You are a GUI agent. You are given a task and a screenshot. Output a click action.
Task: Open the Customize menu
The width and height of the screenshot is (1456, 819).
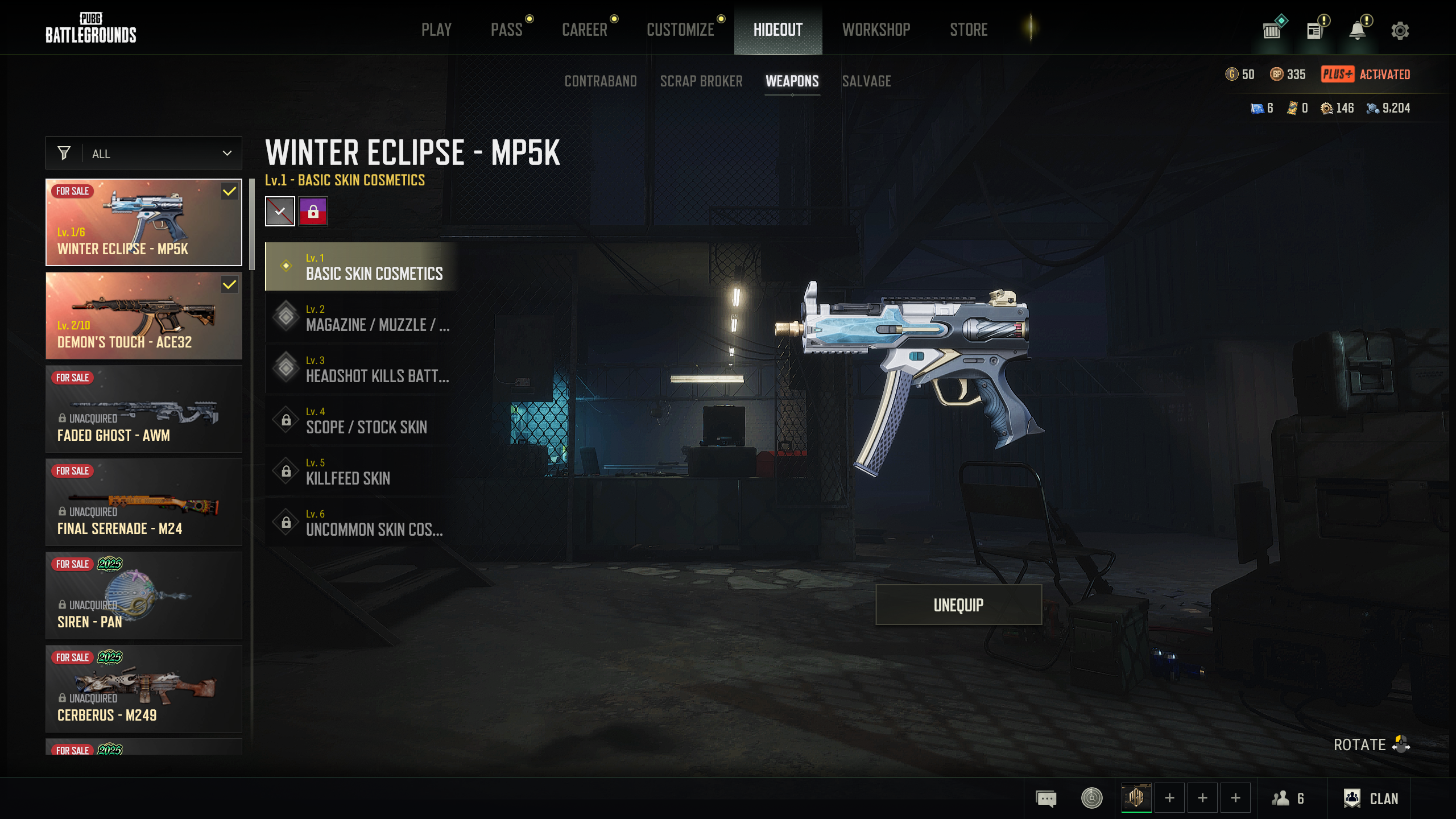click(x=680, y=30)
